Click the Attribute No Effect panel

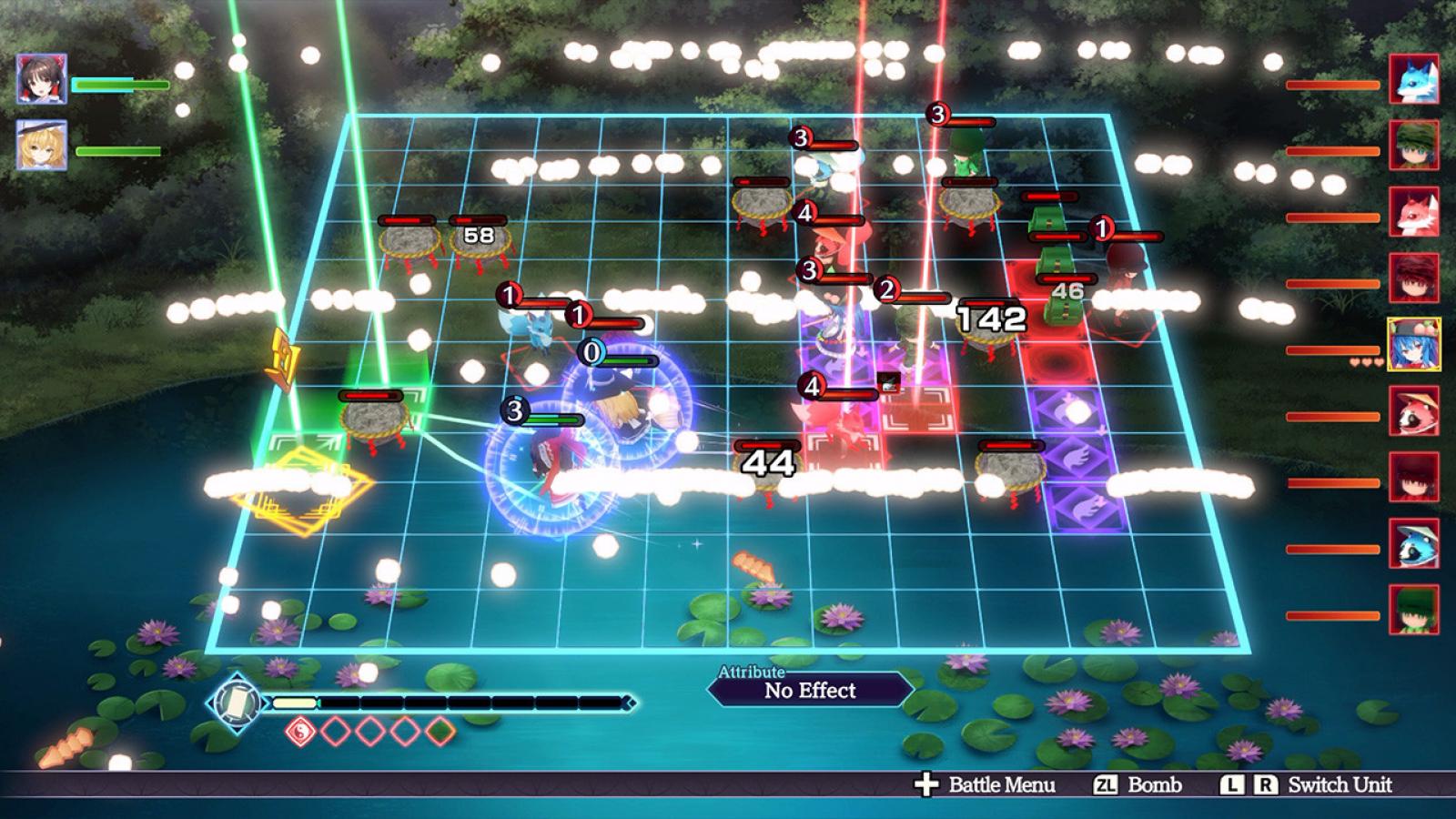point(810,689)
